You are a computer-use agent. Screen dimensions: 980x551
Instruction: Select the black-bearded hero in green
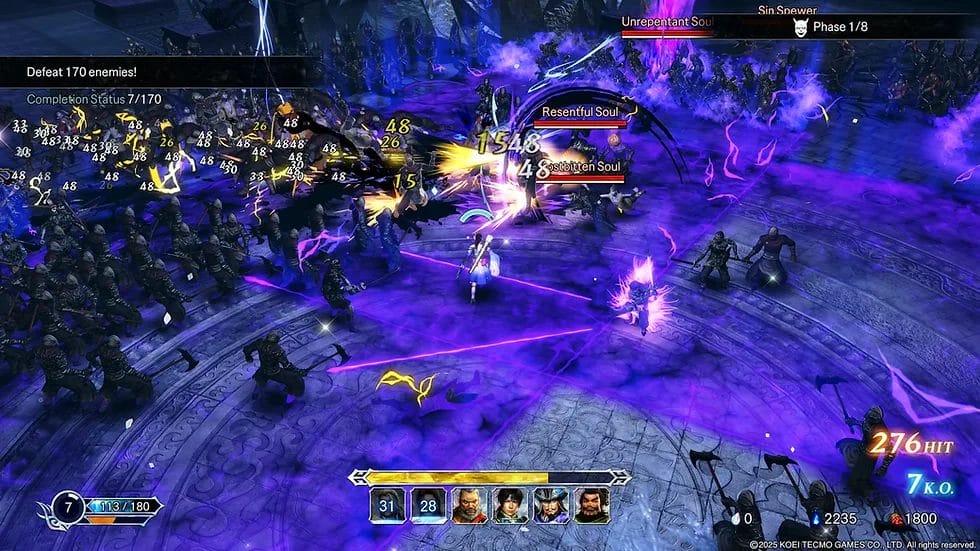(590, 505)
